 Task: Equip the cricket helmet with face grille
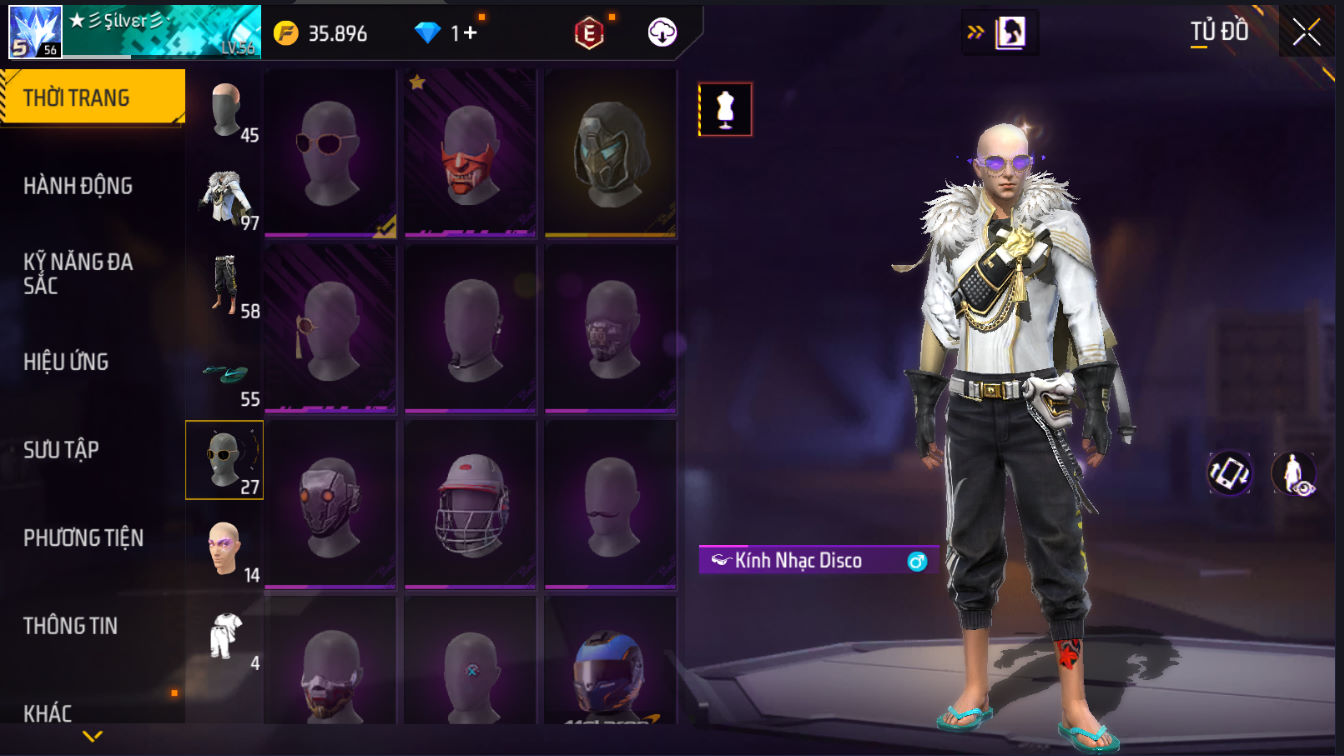470,505
